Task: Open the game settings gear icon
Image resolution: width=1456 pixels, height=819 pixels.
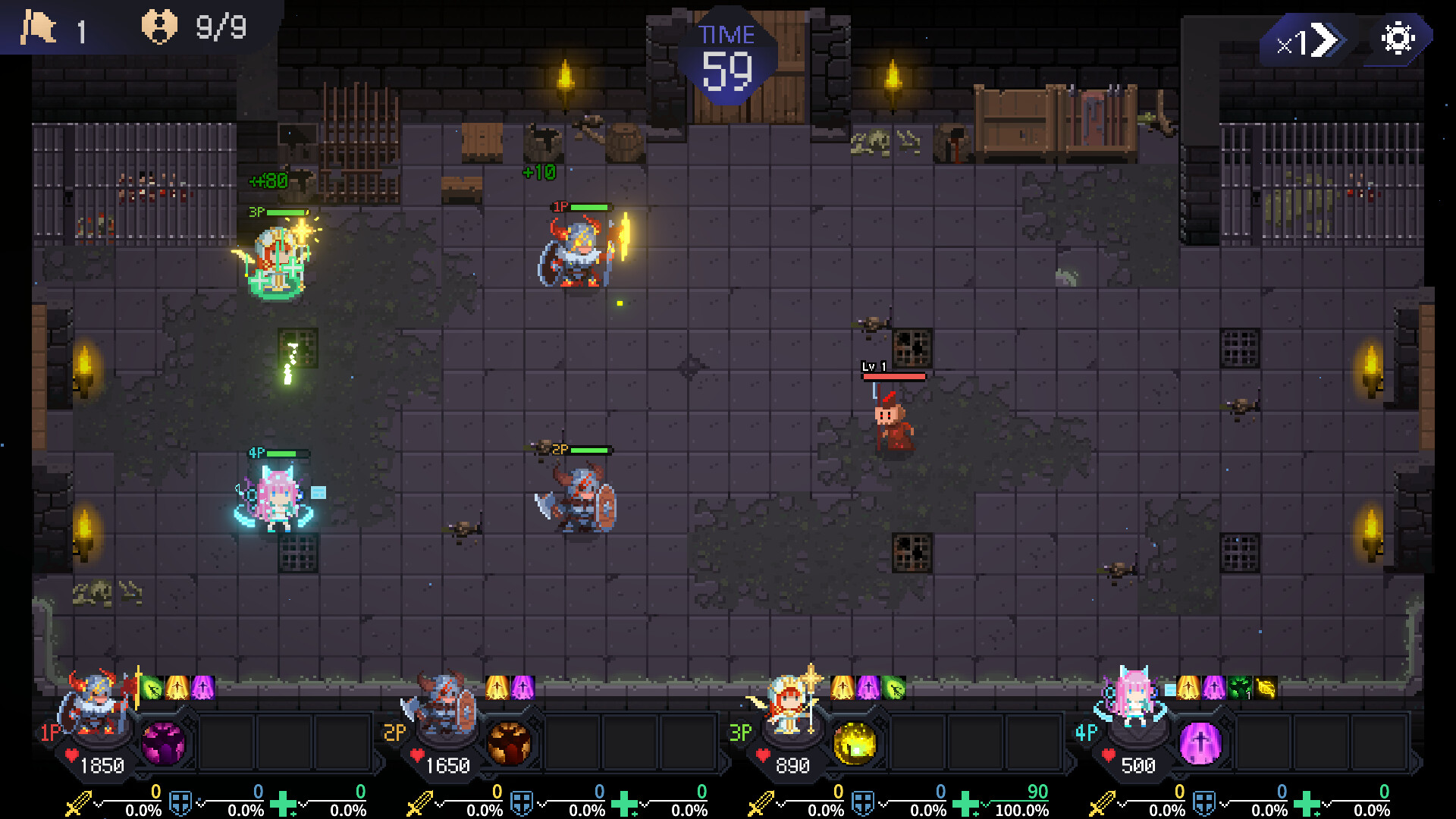Action: click(x=1399, y=36)
